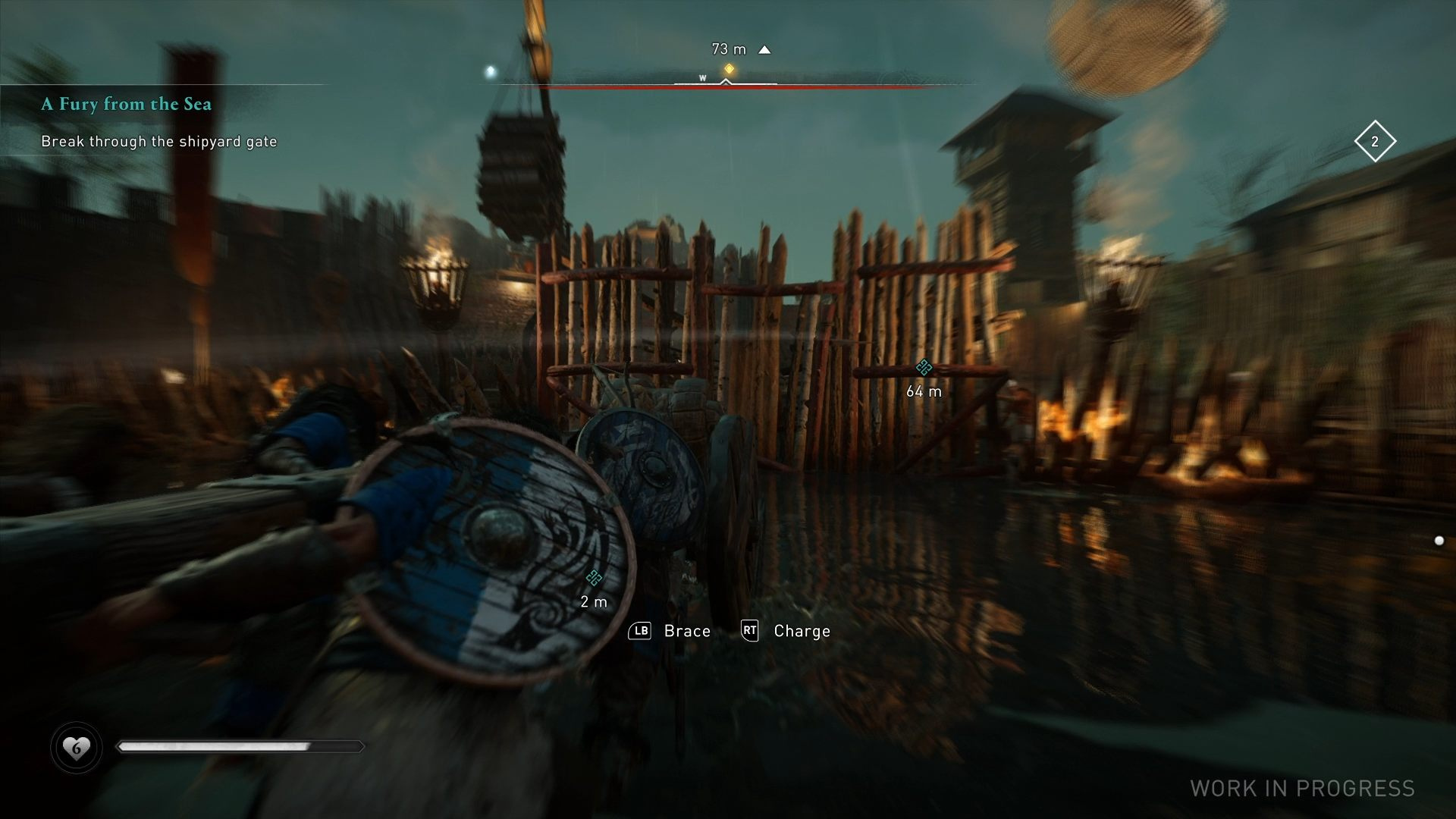Viewport: 1456px width, 819px height.
Task: Select the raid objective icon at 2 m
Action: tap(593, 579)
